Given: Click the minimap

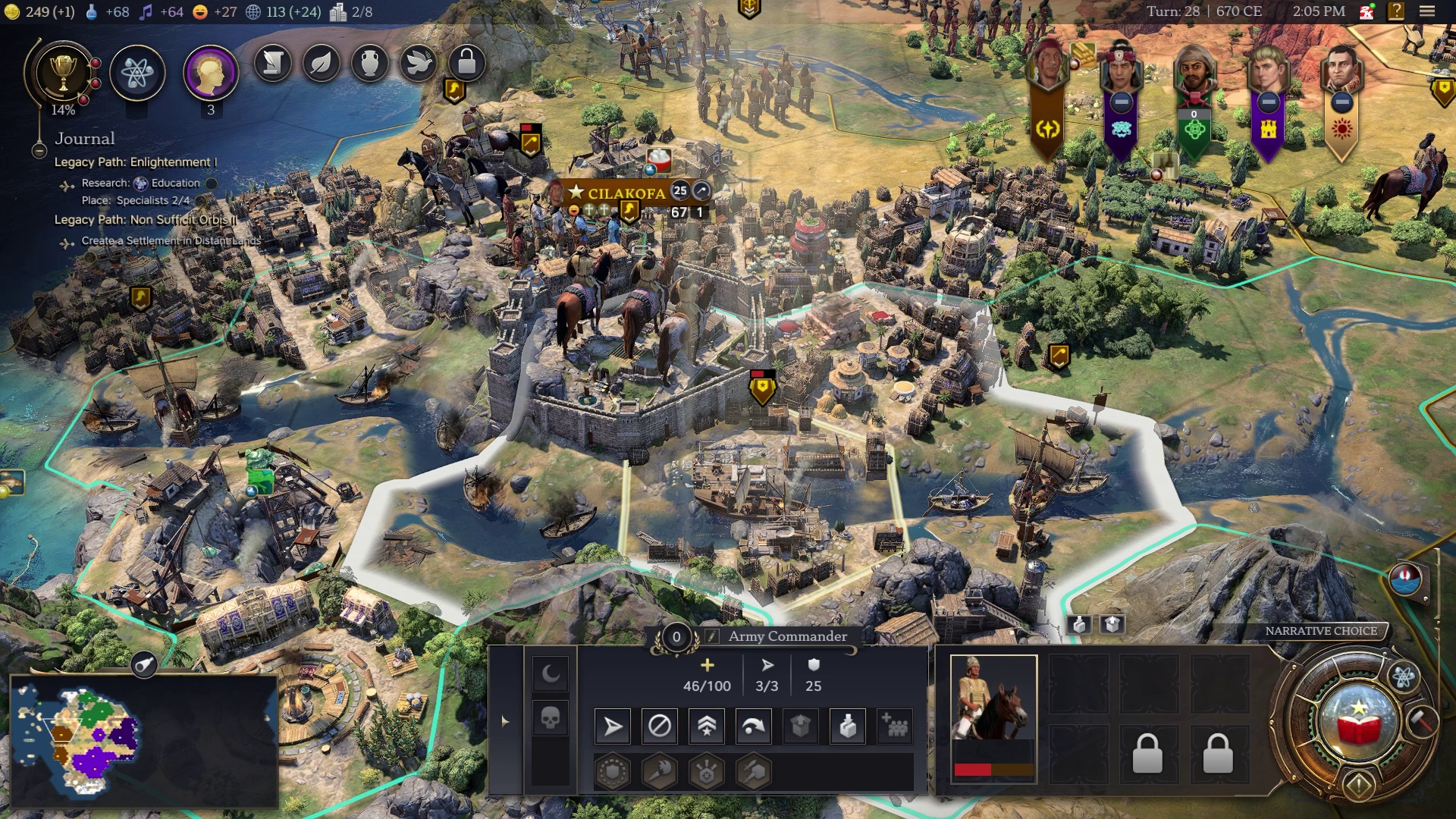Looking at the screenshot, I should [x=144, y=739].
